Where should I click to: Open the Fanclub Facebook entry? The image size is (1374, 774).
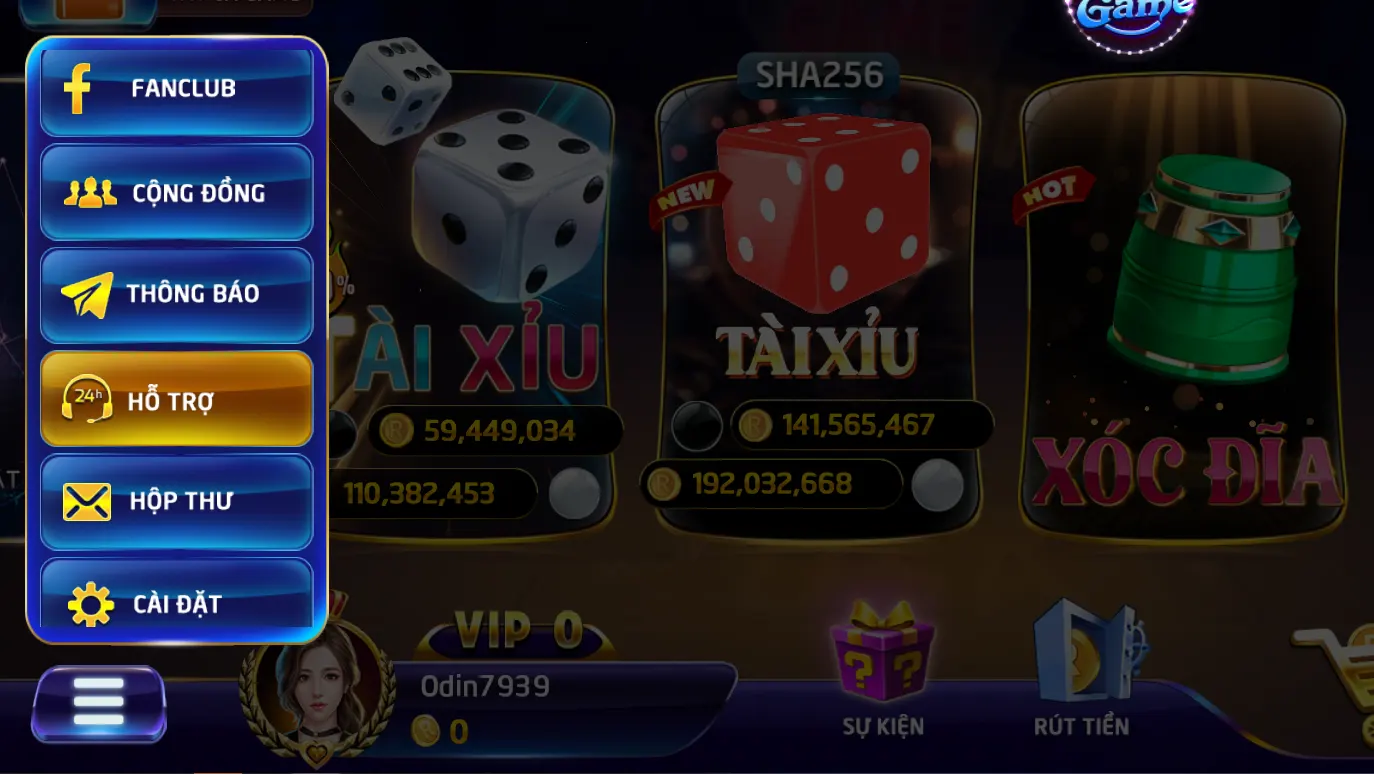point(176,89)
